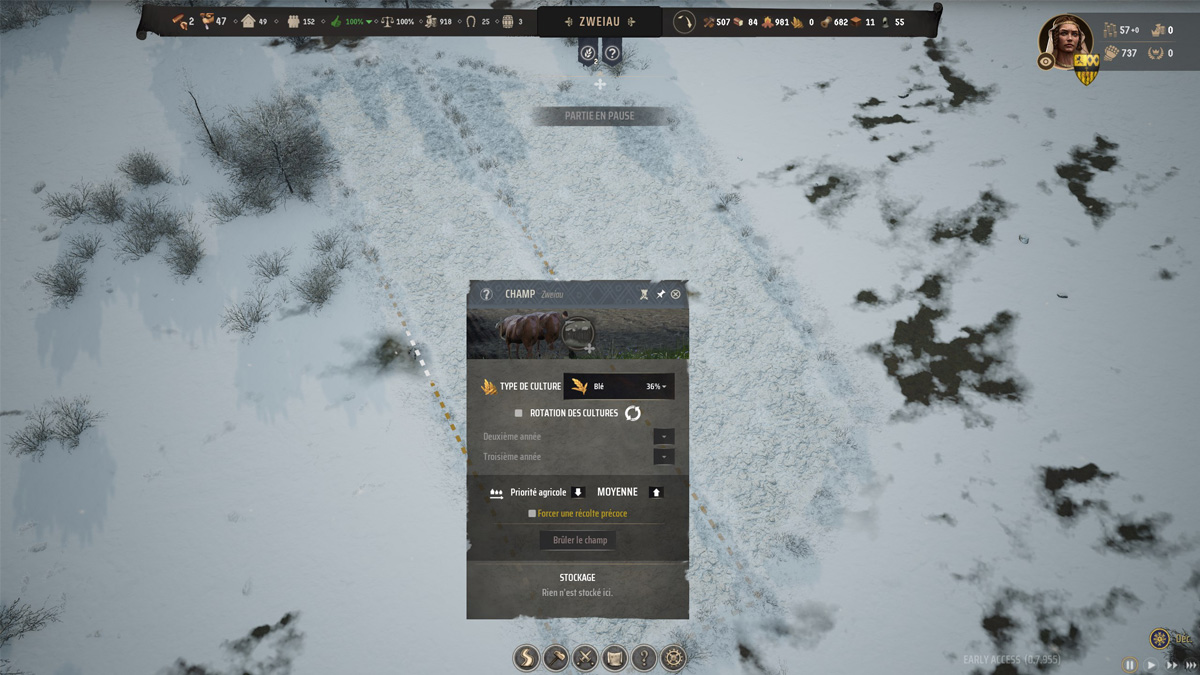
Task: Pin the Champ panel
Action: (x=660, y=294)
